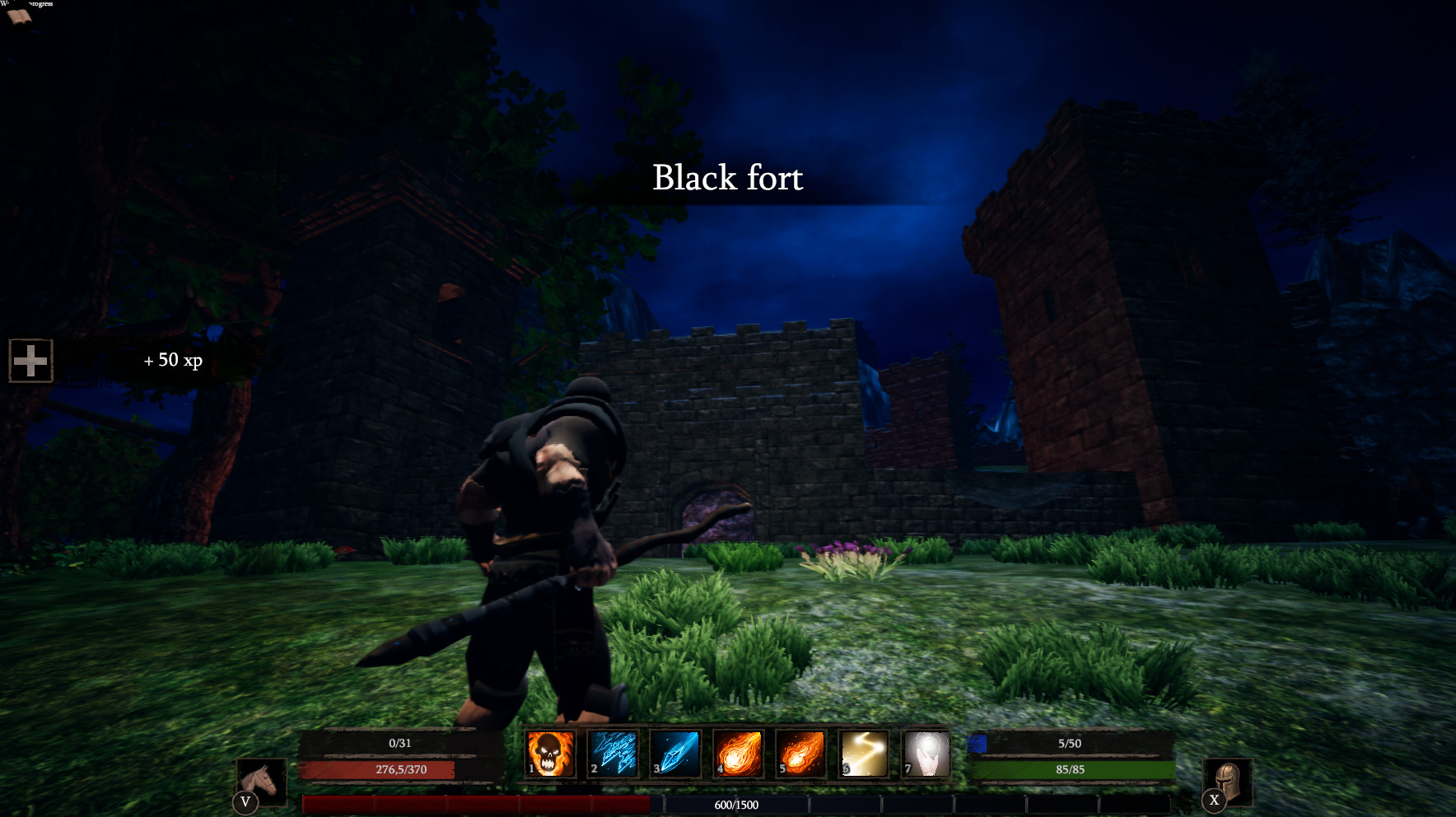The image size is (1456, 817).
Task: Click the plus icon on the left edge
Action: 30,360
